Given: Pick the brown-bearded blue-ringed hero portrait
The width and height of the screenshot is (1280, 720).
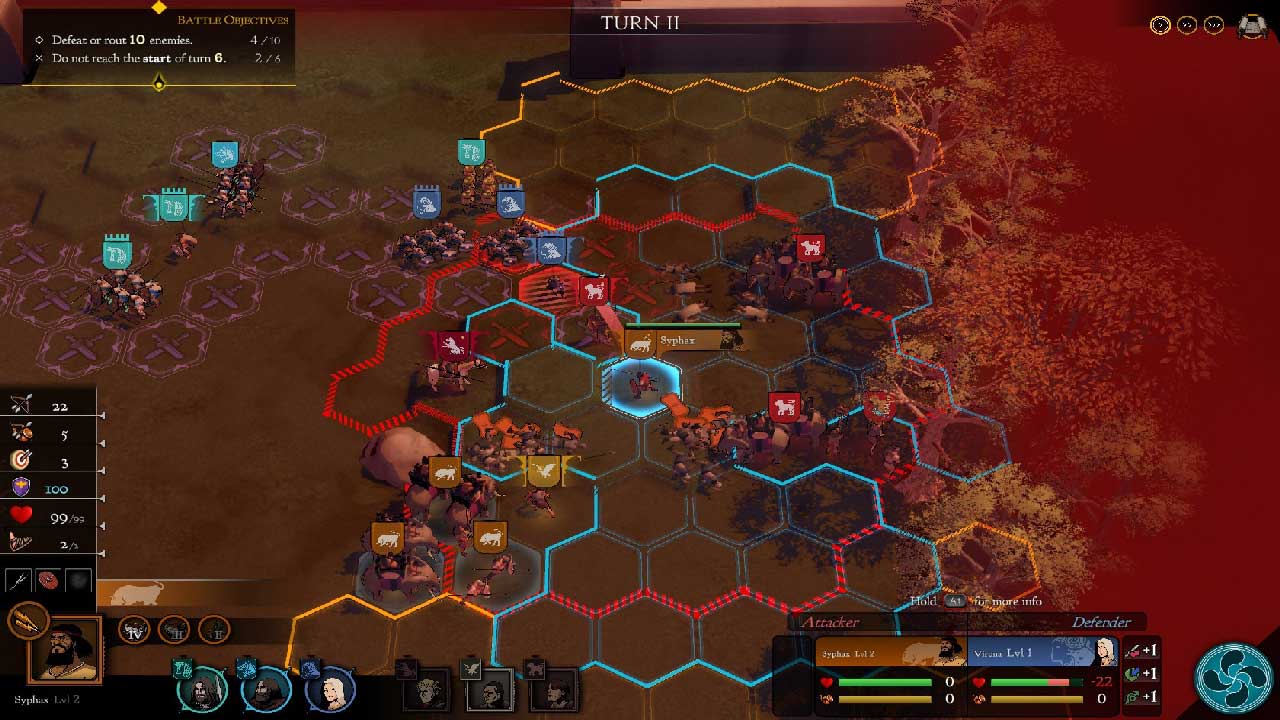Looking at the screenshot, I should 265,689.
